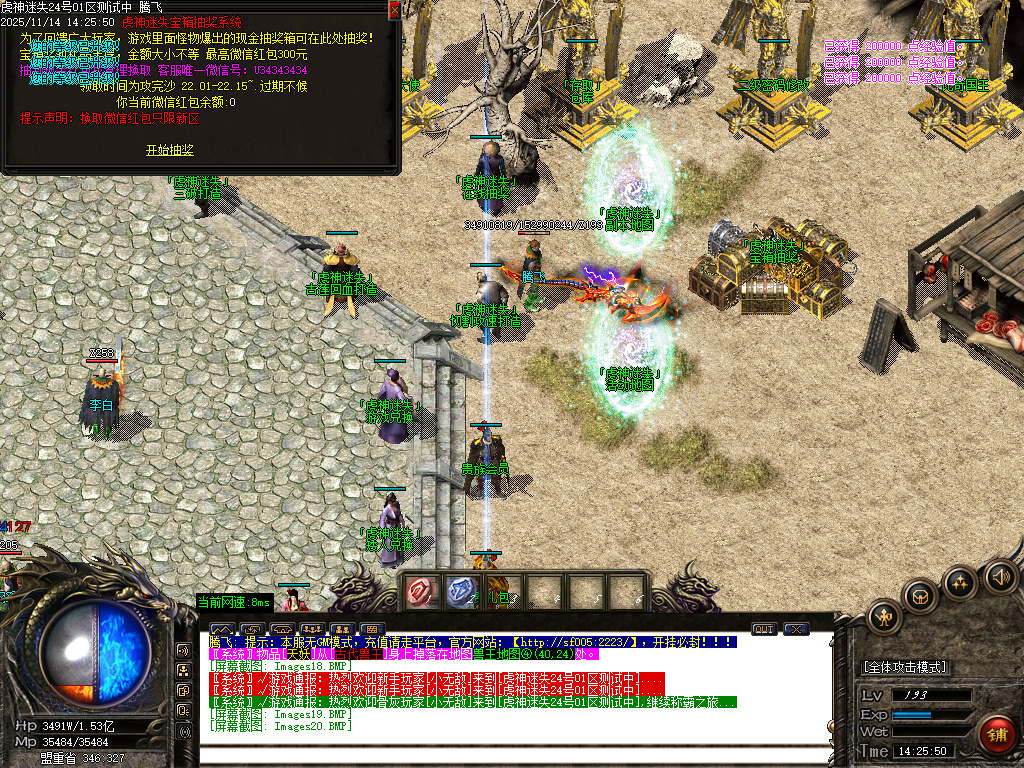The height and width of the screenshot is (768, 1024).
Task: Click the OUT button above chat
Action: coord(764,629)
